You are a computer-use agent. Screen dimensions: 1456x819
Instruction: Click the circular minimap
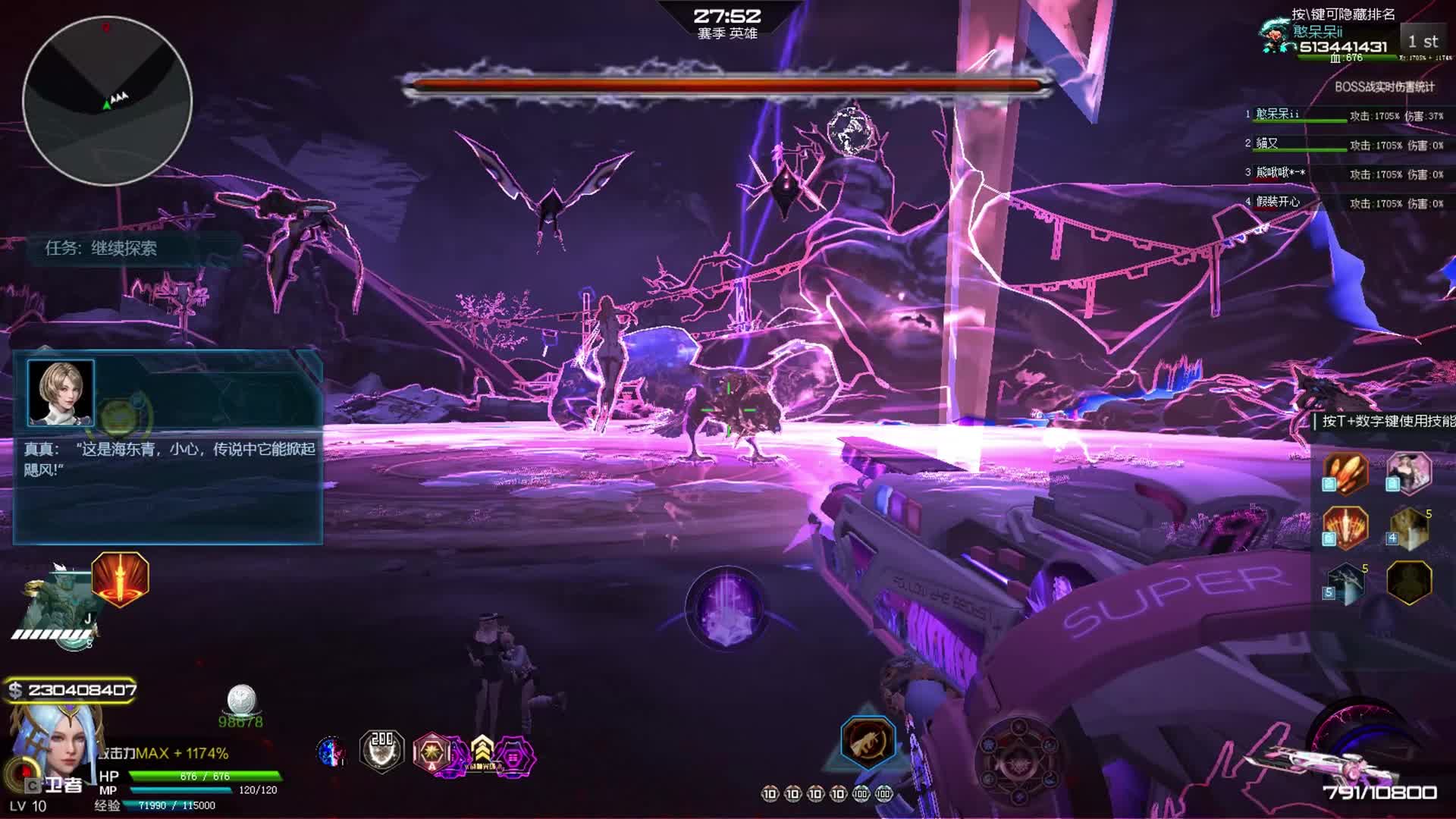[x=107, y=100]
